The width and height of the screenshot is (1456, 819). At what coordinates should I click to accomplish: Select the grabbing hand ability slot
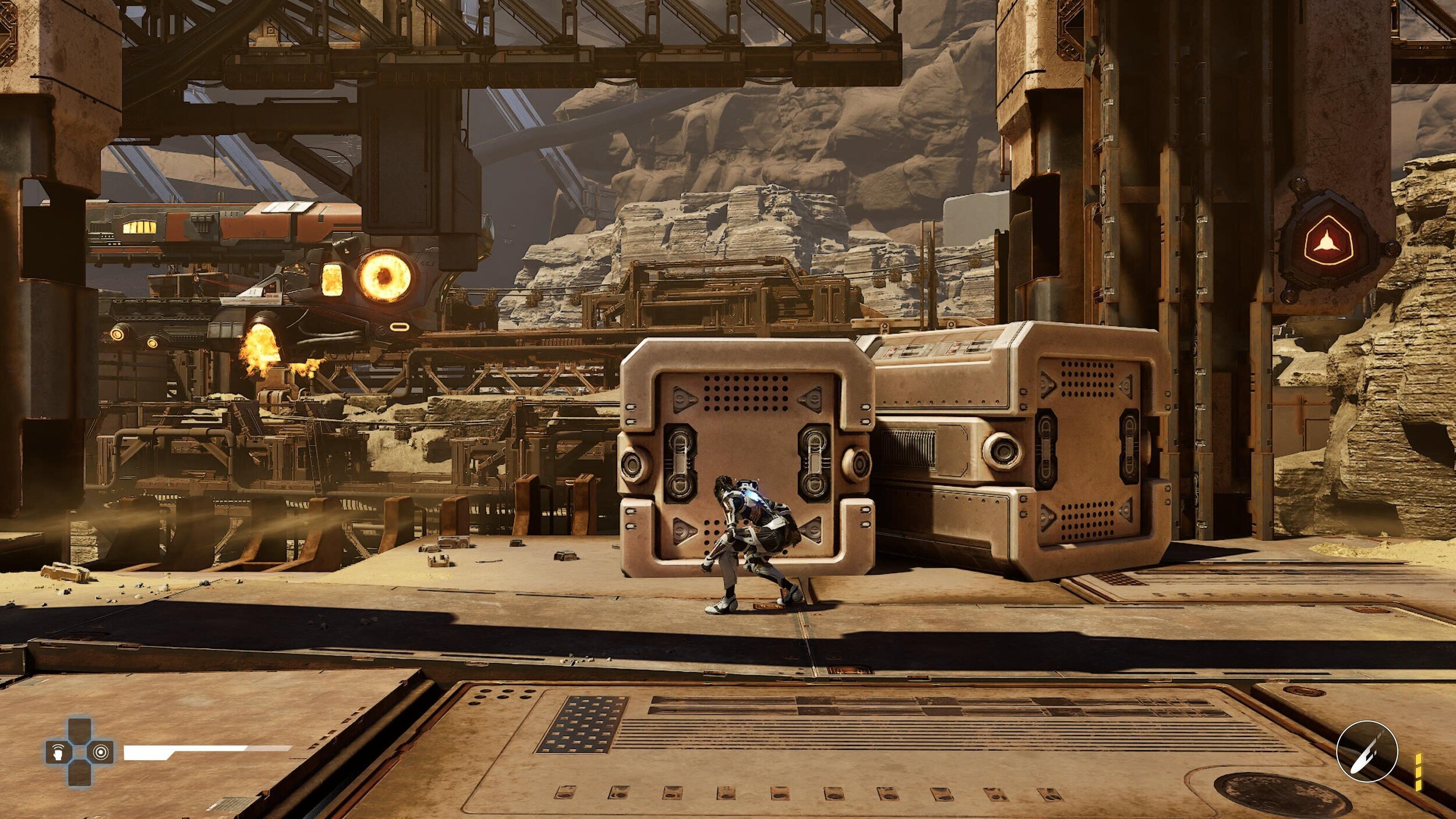coord(58,752)
